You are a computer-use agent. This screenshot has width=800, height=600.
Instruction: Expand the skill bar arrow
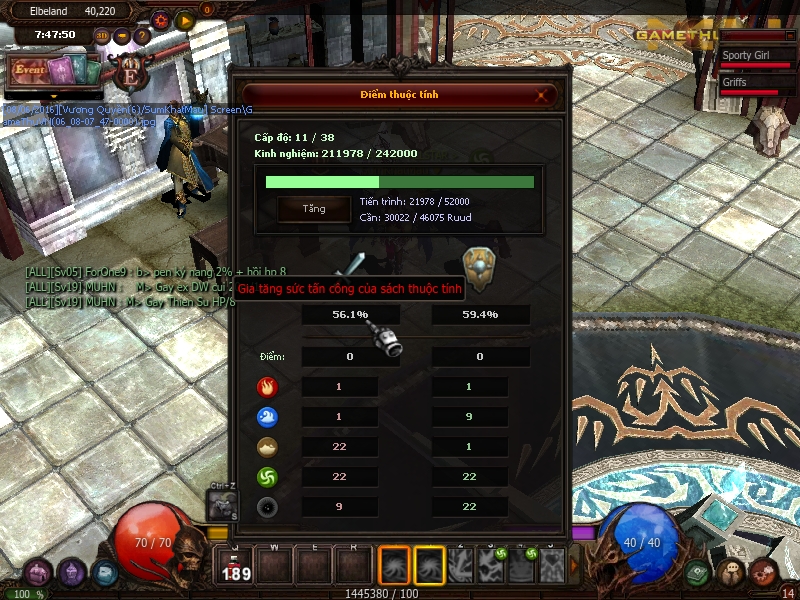(x=574, y=566)
